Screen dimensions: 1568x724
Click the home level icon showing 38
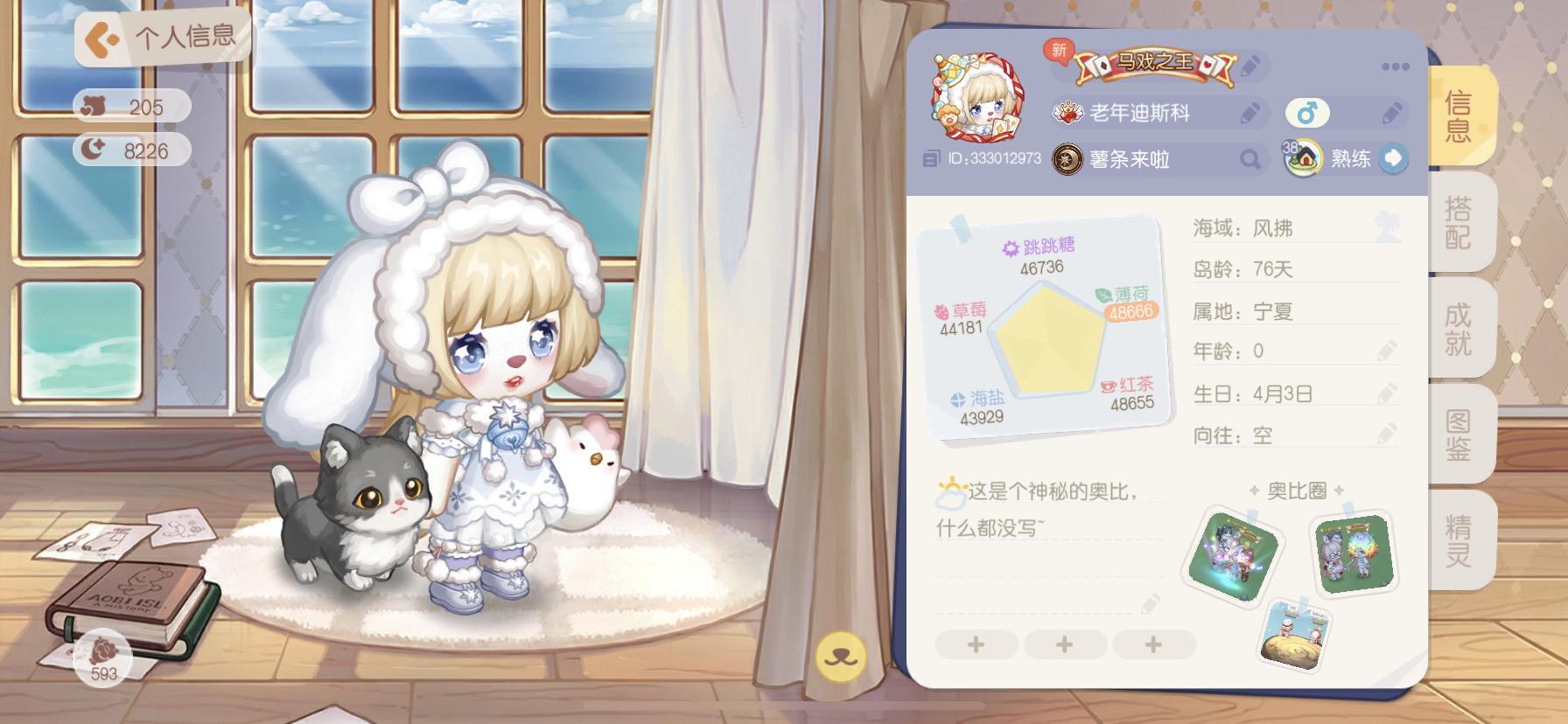click(x=1303, y=158)
